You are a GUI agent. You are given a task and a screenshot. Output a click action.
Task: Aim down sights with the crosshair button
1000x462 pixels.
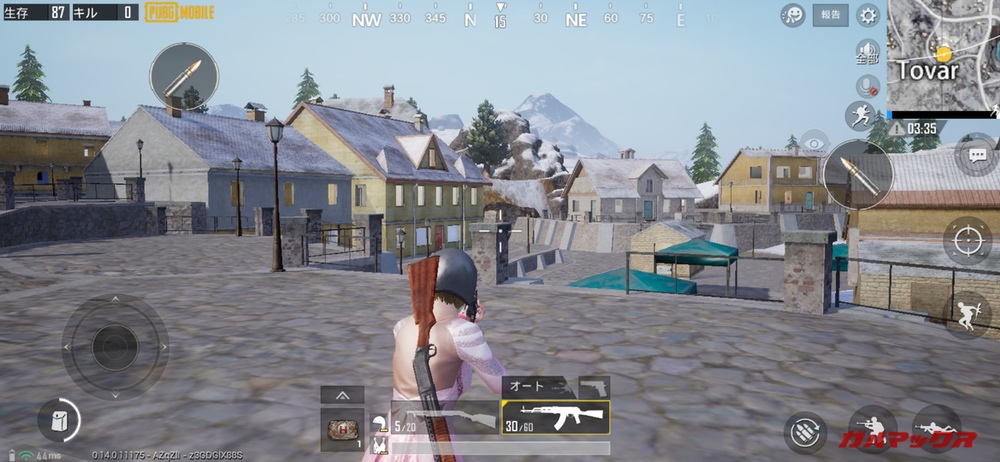click(x=967, y=241)
